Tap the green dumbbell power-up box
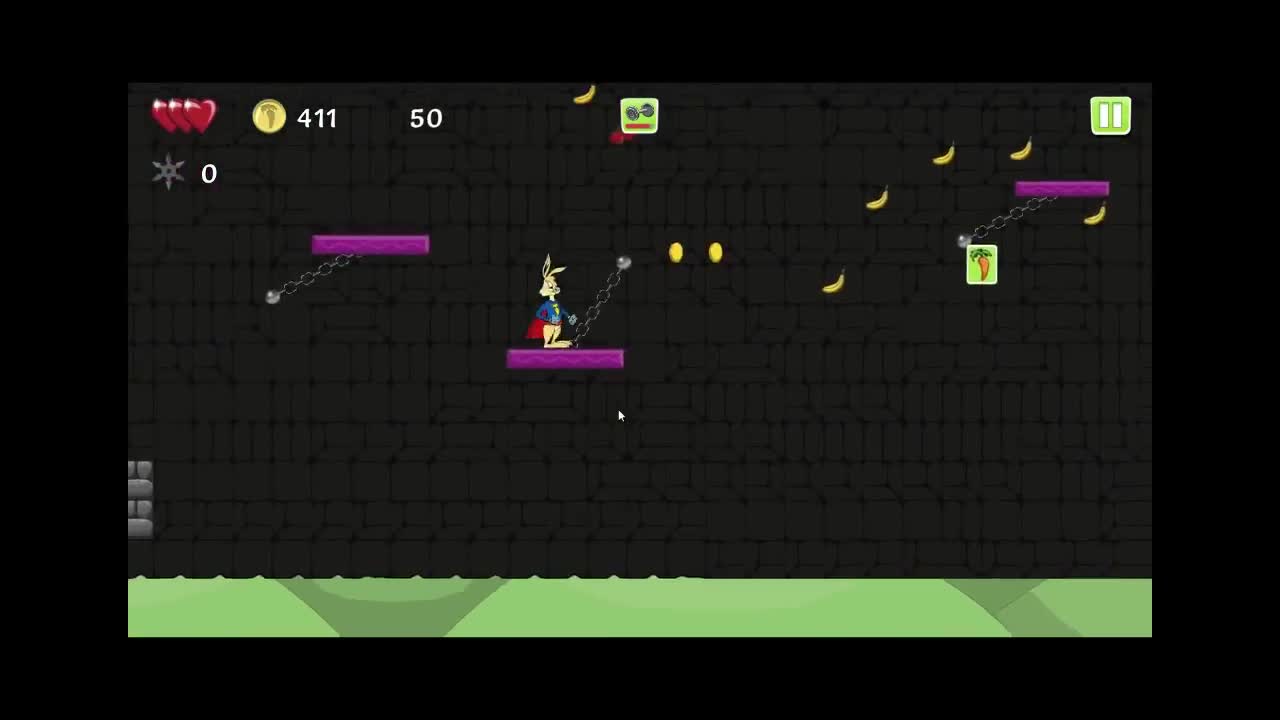This screenshot has height=720, width=1280. pos(638,115)
